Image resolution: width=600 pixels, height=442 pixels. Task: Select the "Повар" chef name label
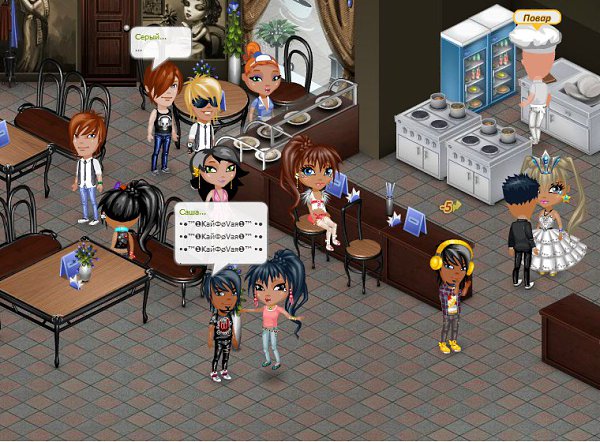536,17
